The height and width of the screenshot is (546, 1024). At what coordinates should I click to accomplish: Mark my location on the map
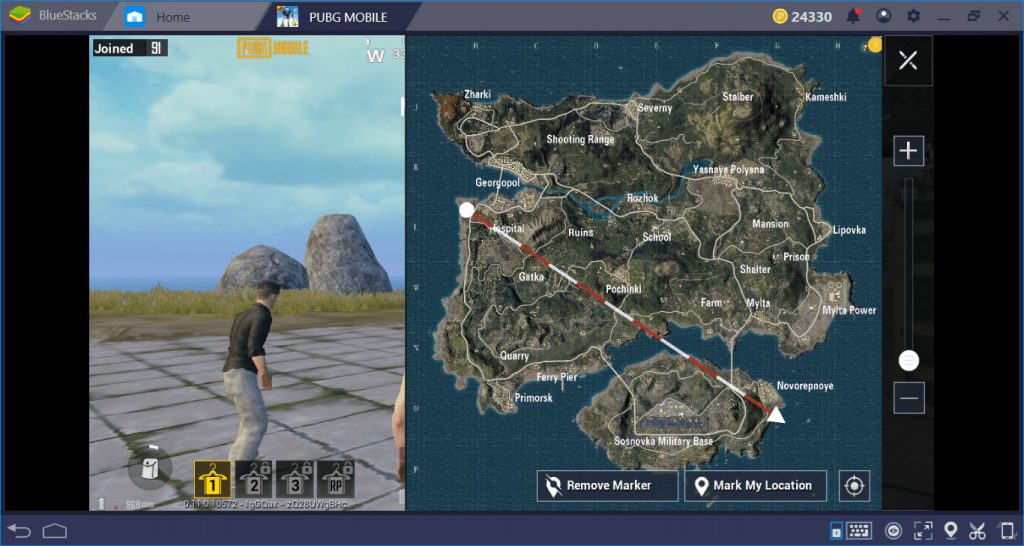pyautogui.click(x=755, y=486)
